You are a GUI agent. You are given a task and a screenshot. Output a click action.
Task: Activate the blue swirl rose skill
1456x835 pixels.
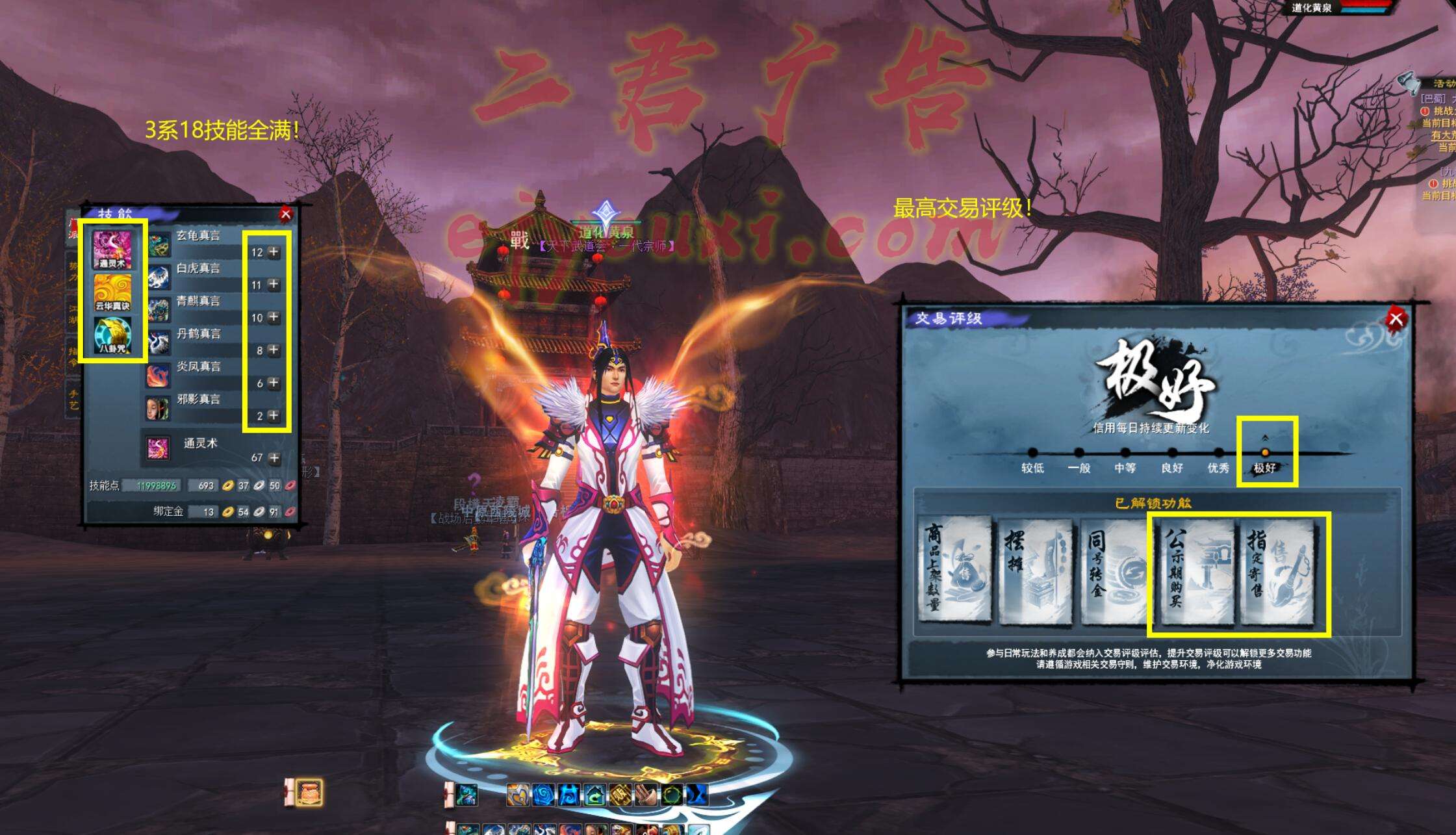point(543,795)
